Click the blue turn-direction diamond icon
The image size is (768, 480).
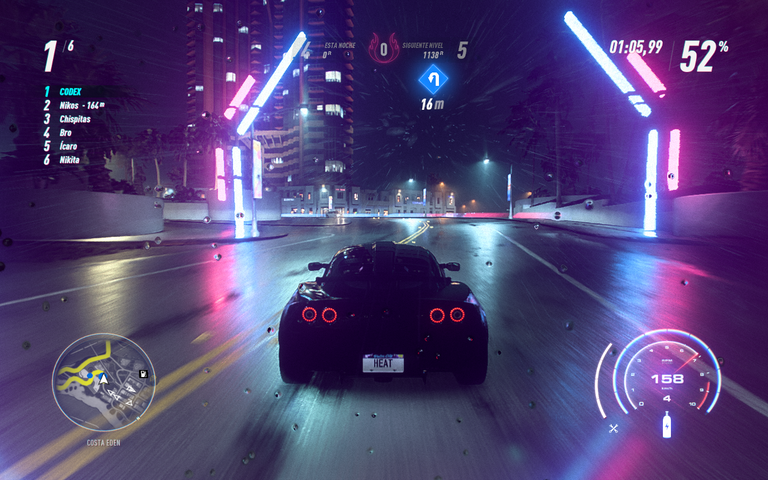coord(432,78)
